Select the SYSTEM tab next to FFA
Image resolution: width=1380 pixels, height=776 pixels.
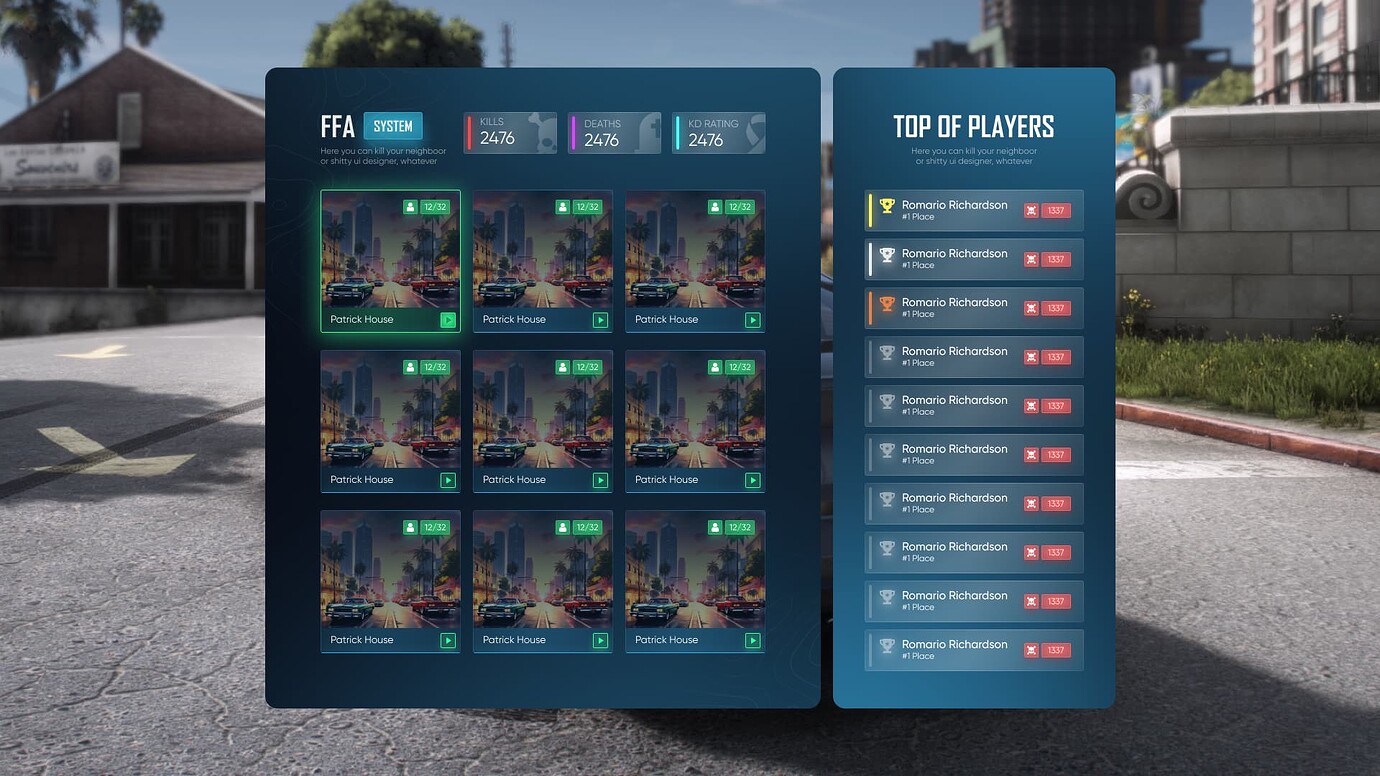click(393, 126)
